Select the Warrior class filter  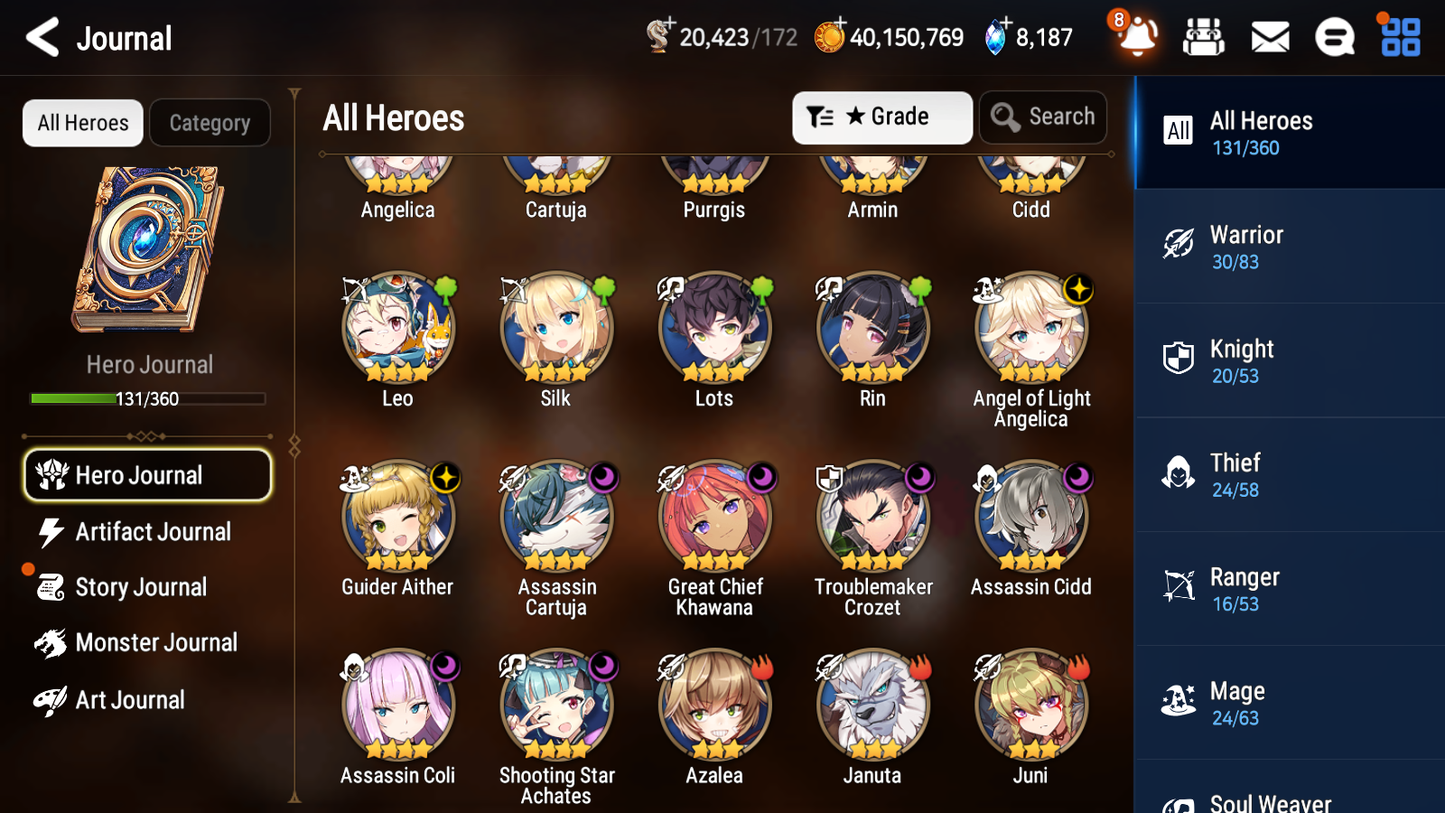(x=1289, y=246)
